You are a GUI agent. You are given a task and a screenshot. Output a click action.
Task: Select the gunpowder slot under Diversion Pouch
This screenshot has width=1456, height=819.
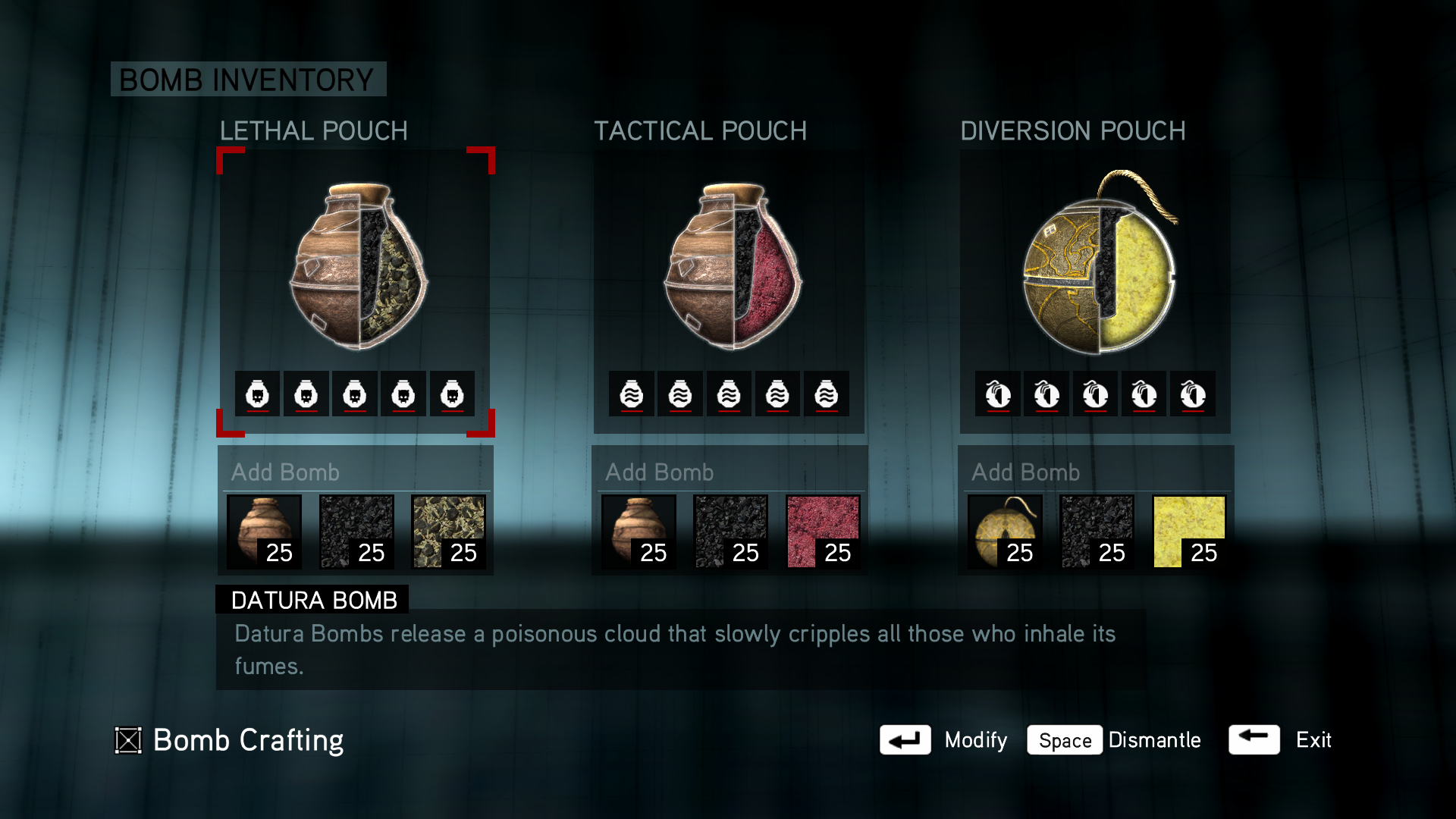[x=1097, y=532]
